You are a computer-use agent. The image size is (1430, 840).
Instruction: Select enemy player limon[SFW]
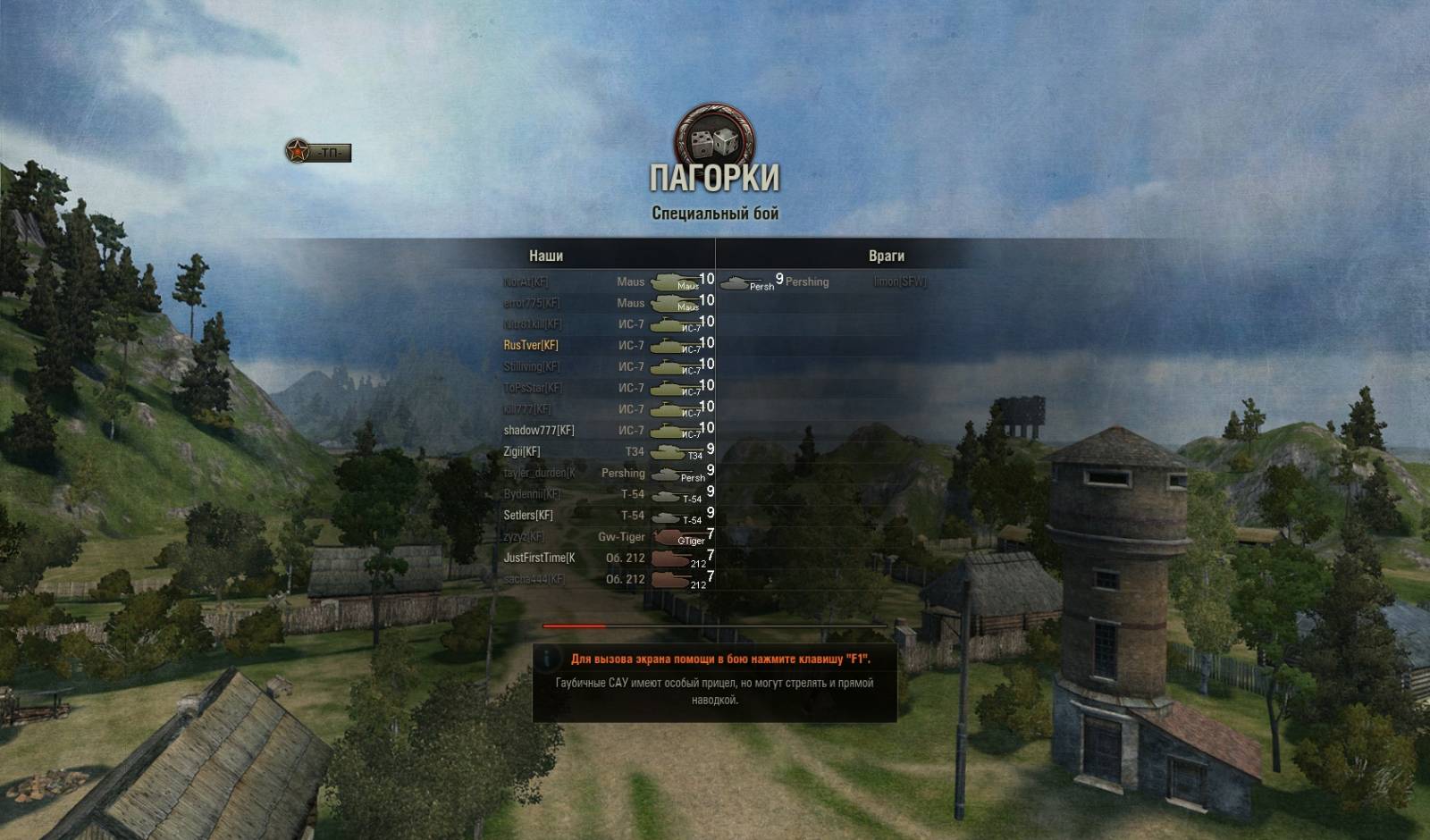point(899,282)
